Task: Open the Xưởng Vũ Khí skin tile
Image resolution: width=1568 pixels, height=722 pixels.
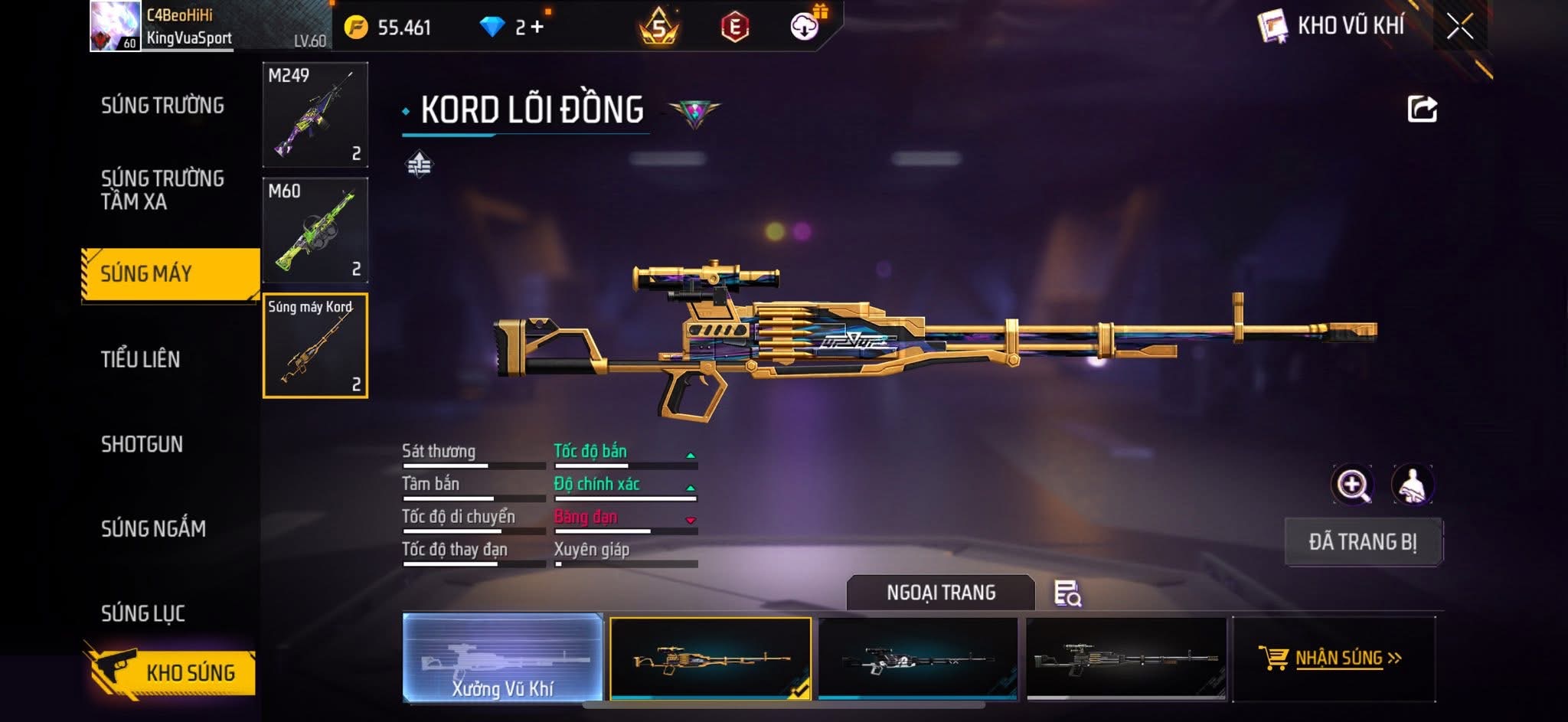Action: coord(502,658)
